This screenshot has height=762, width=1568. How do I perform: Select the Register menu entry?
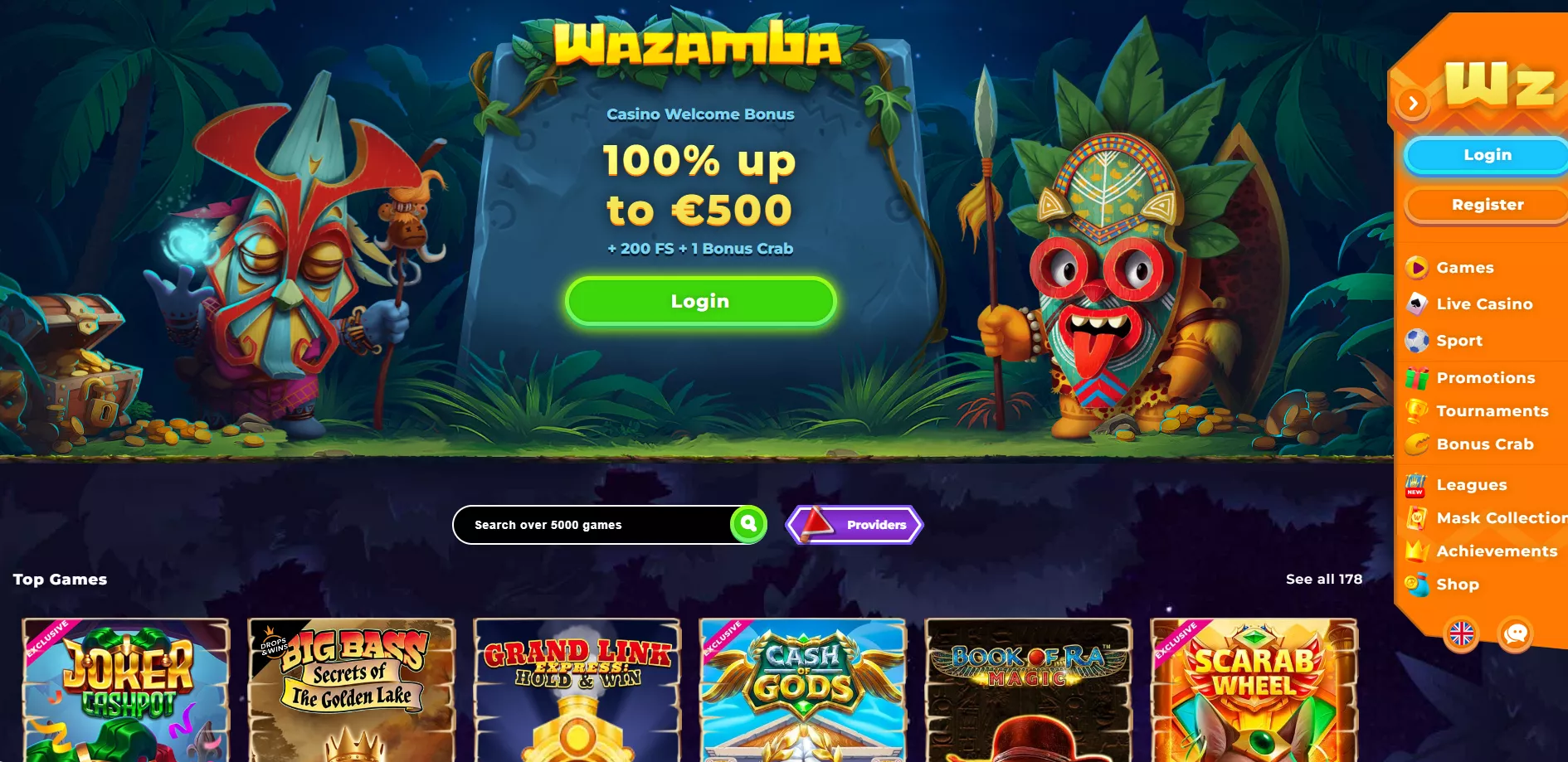[x=1486, y=205]
